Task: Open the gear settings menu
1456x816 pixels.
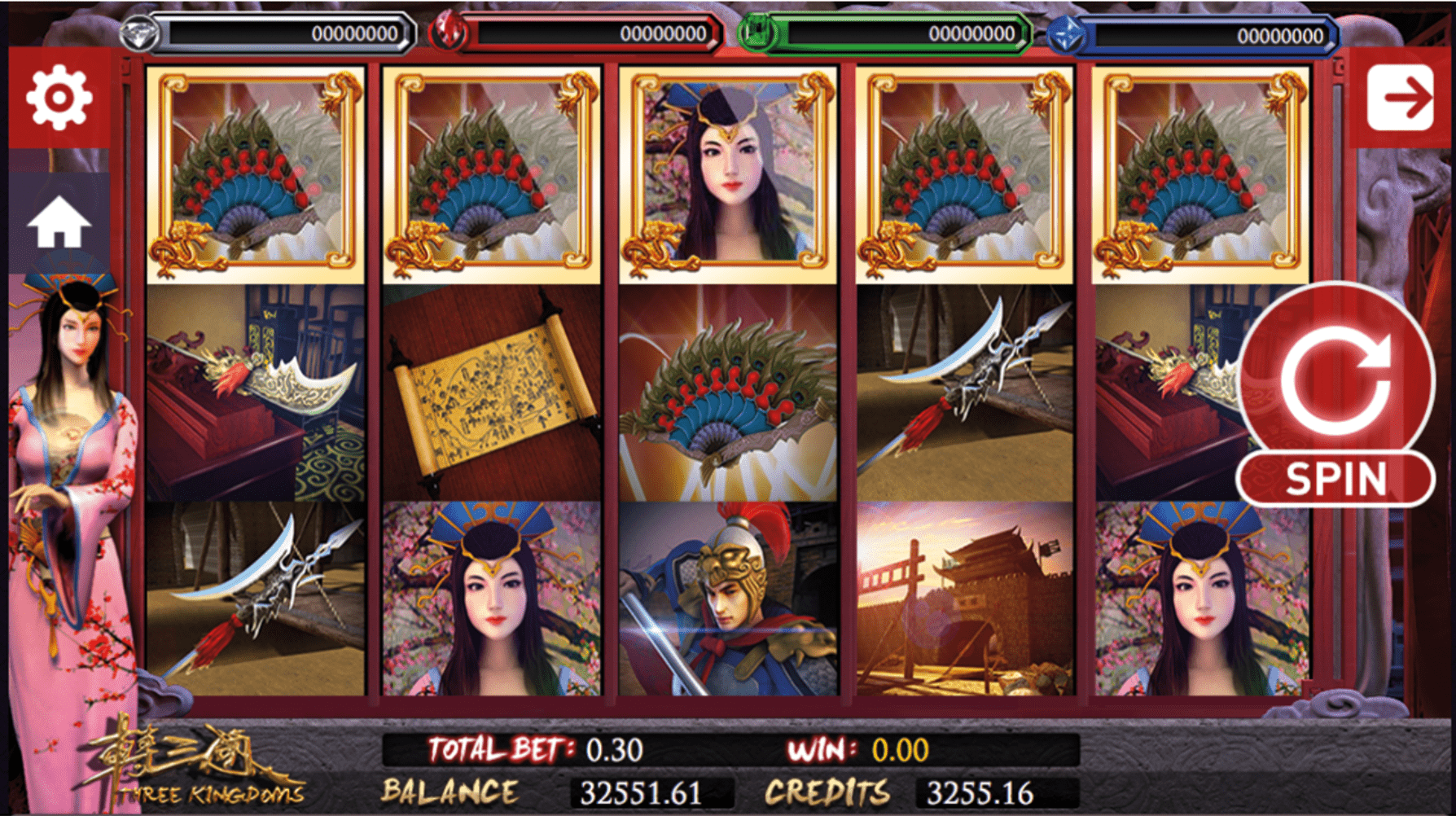Action: pyautogui.click(x=59, y=98)
